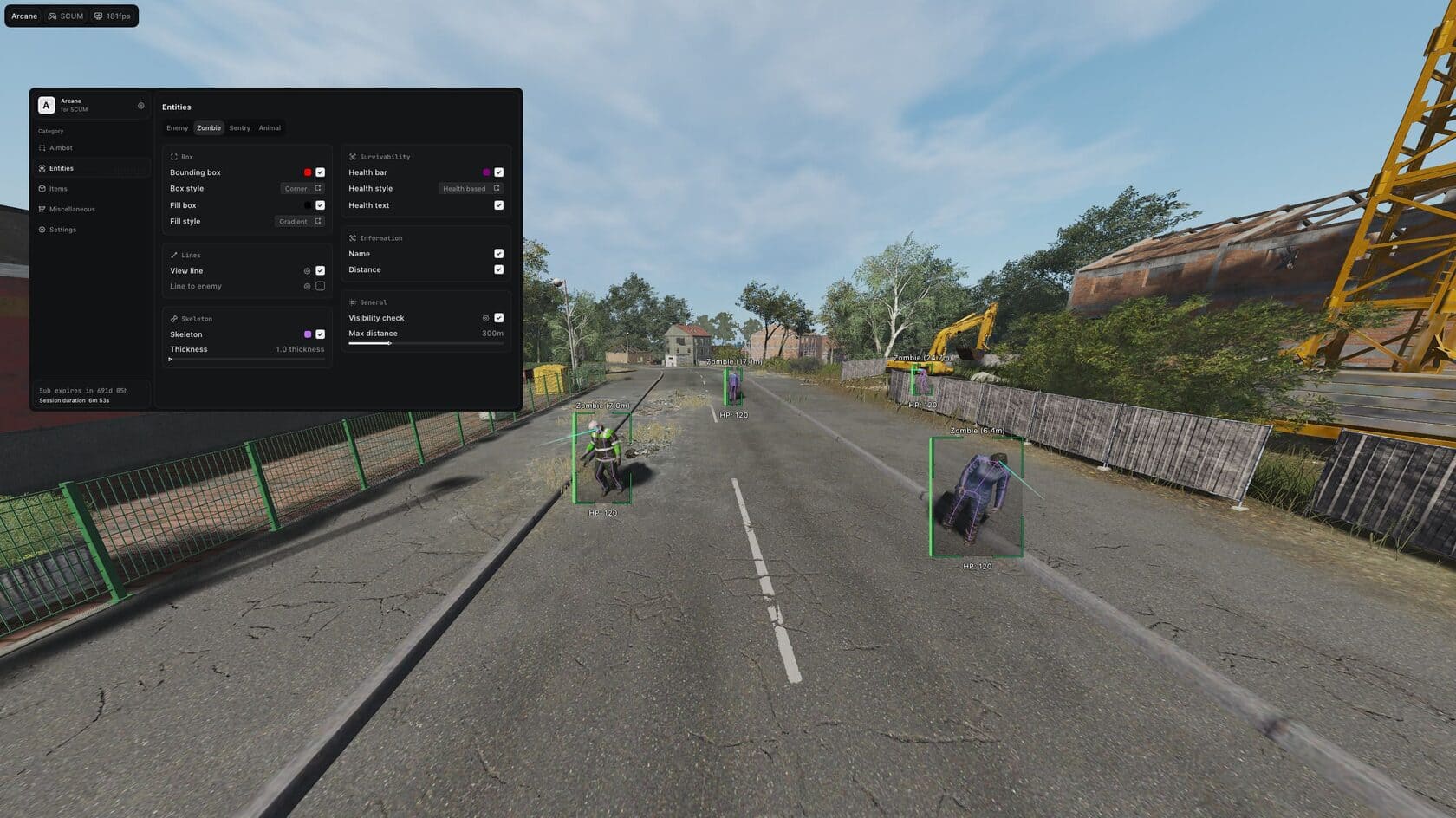Viewport: 1456px width, 818px height.
Task: Switch to the Sentry tab
Action: coord(239,128)
